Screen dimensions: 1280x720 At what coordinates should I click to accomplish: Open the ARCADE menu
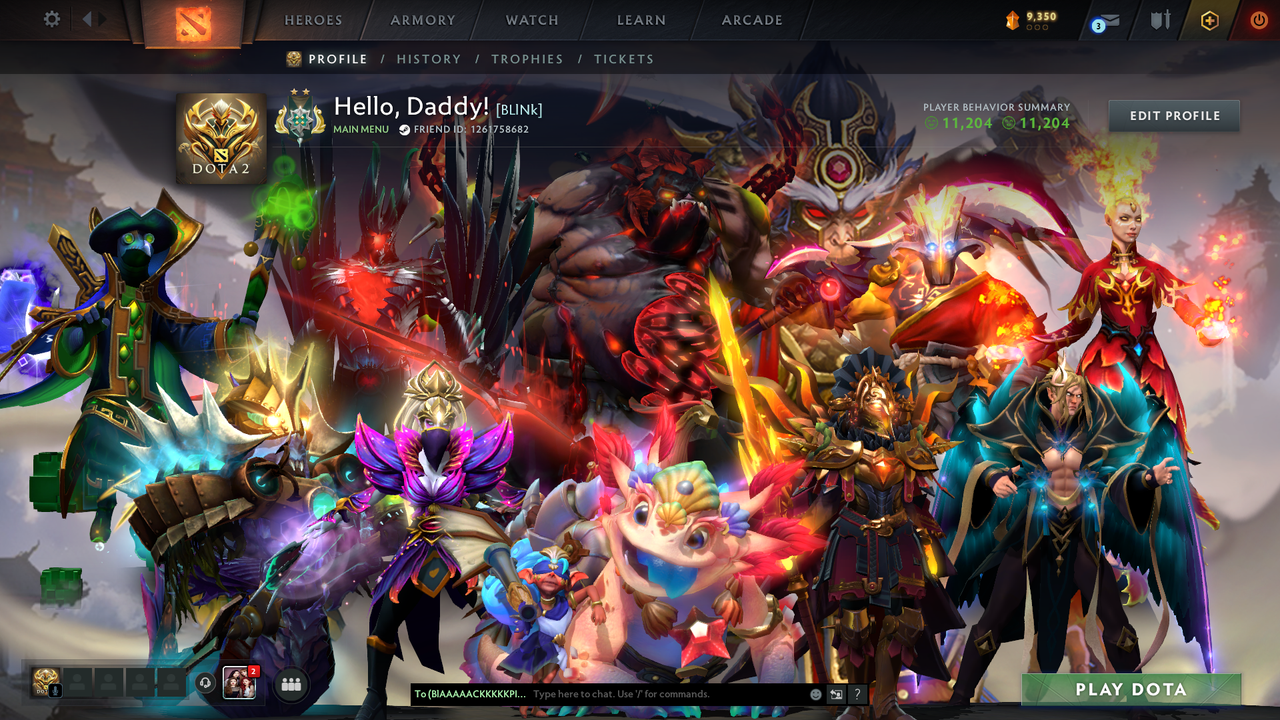coord(751,19)
